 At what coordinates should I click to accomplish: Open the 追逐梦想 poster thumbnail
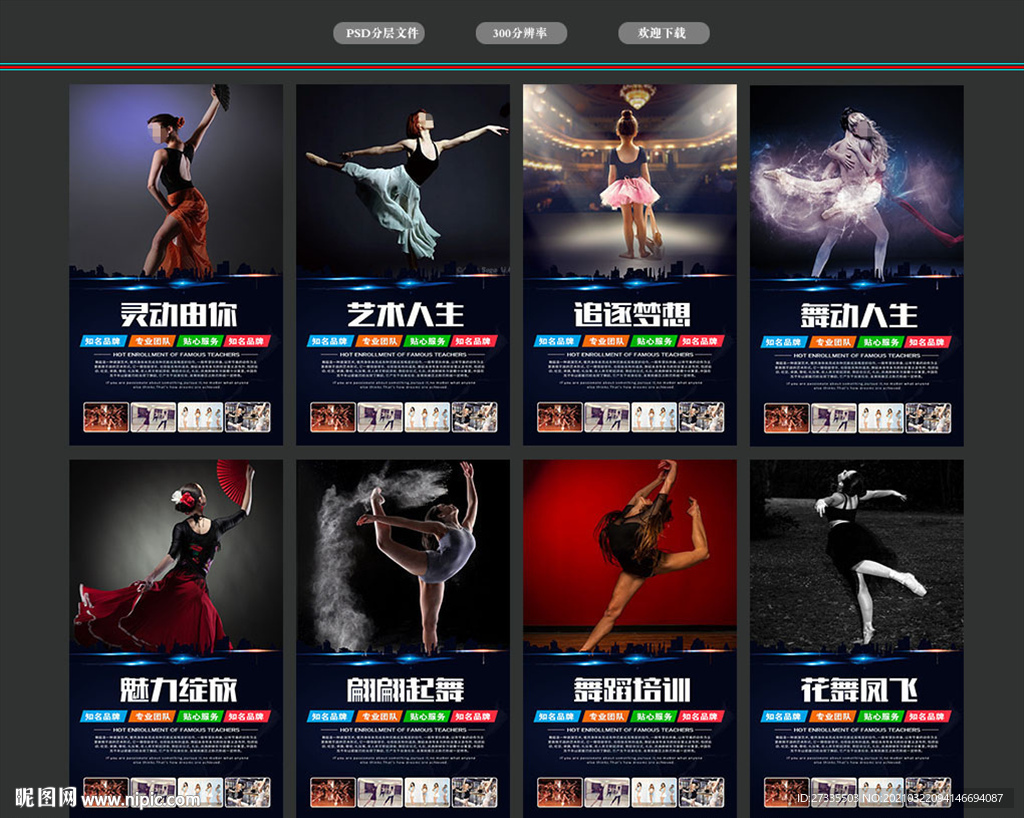click(x=630, y=264)
